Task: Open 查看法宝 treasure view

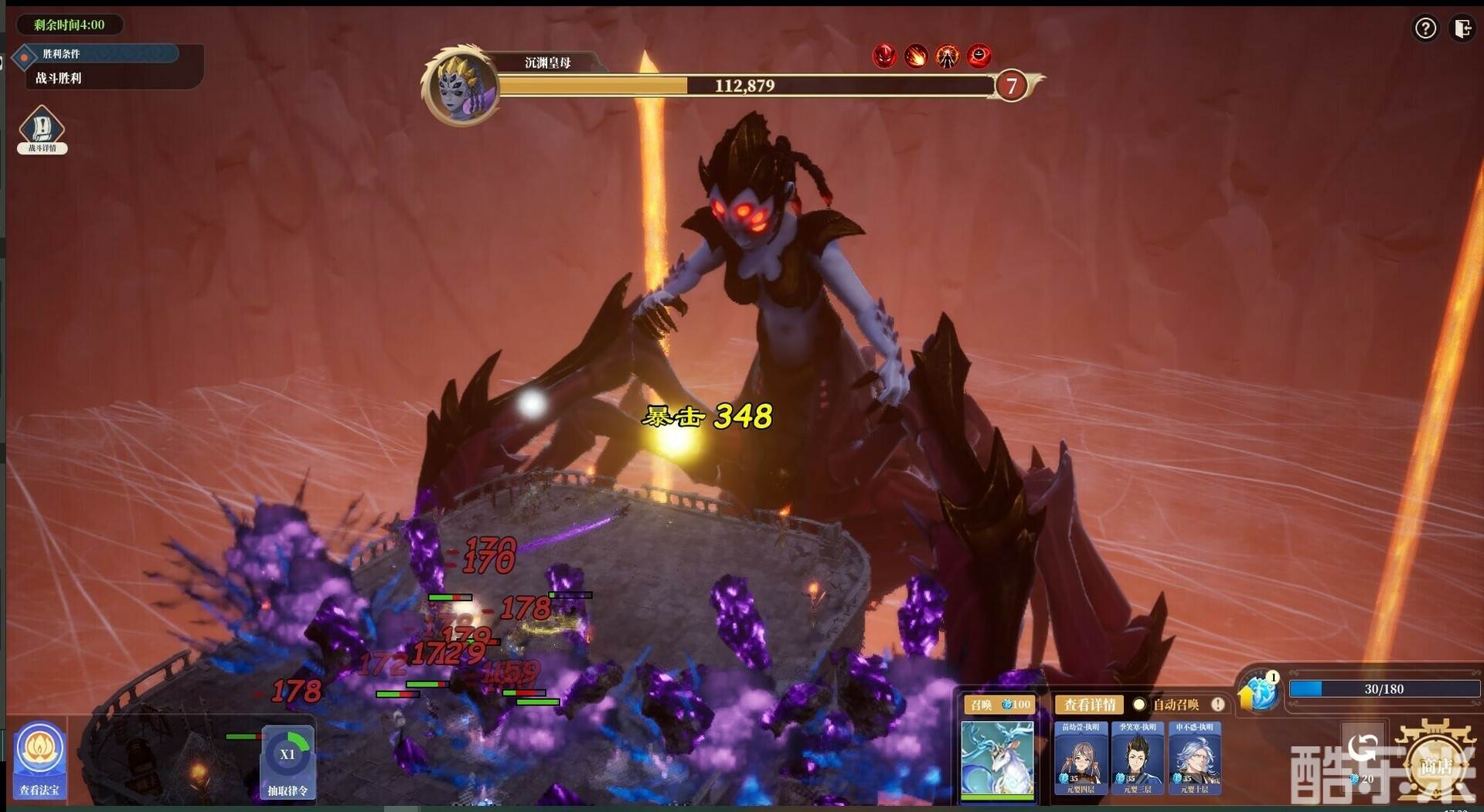Action: (39, 759)
